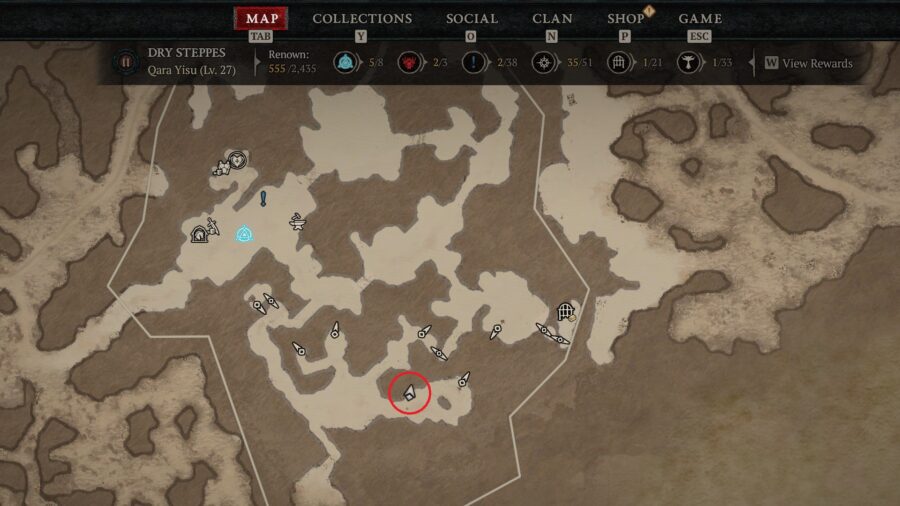The width and height of the screenshot is (900, 506).
Task: Click the dungeon gate marker on the map
Action: 565,311
